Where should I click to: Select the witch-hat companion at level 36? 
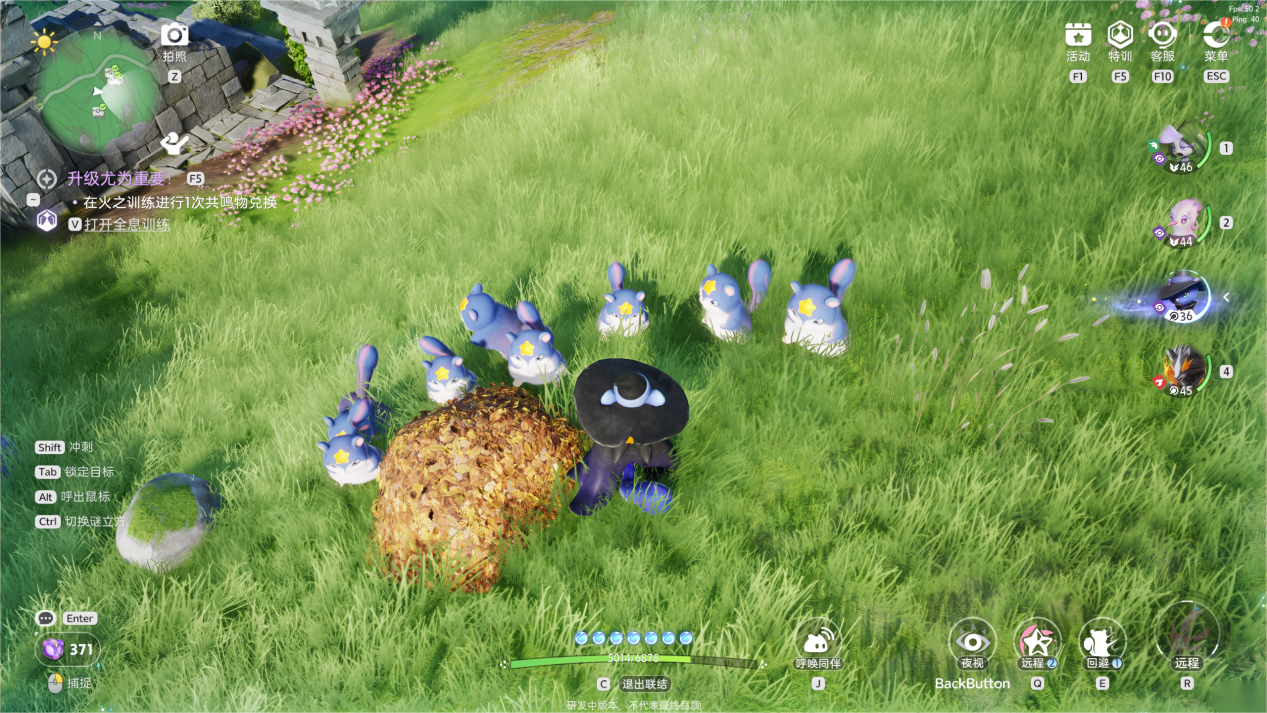click(x=1184, y=297)
